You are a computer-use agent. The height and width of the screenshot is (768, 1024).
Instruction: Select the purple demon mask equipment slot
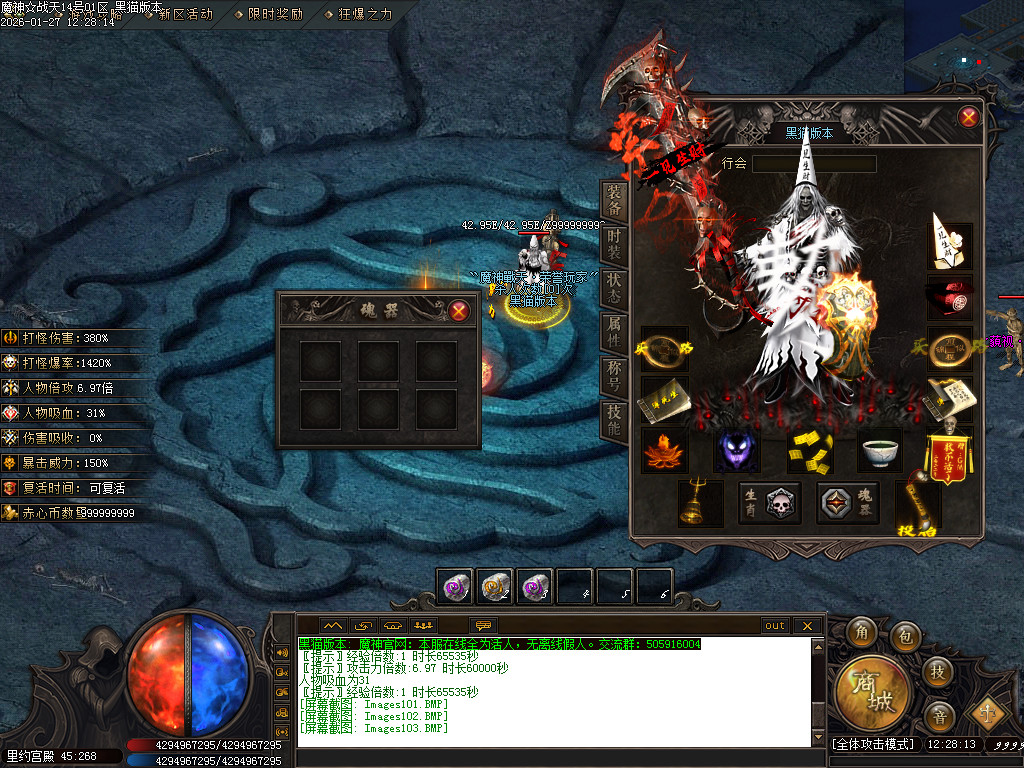point(737,450)
